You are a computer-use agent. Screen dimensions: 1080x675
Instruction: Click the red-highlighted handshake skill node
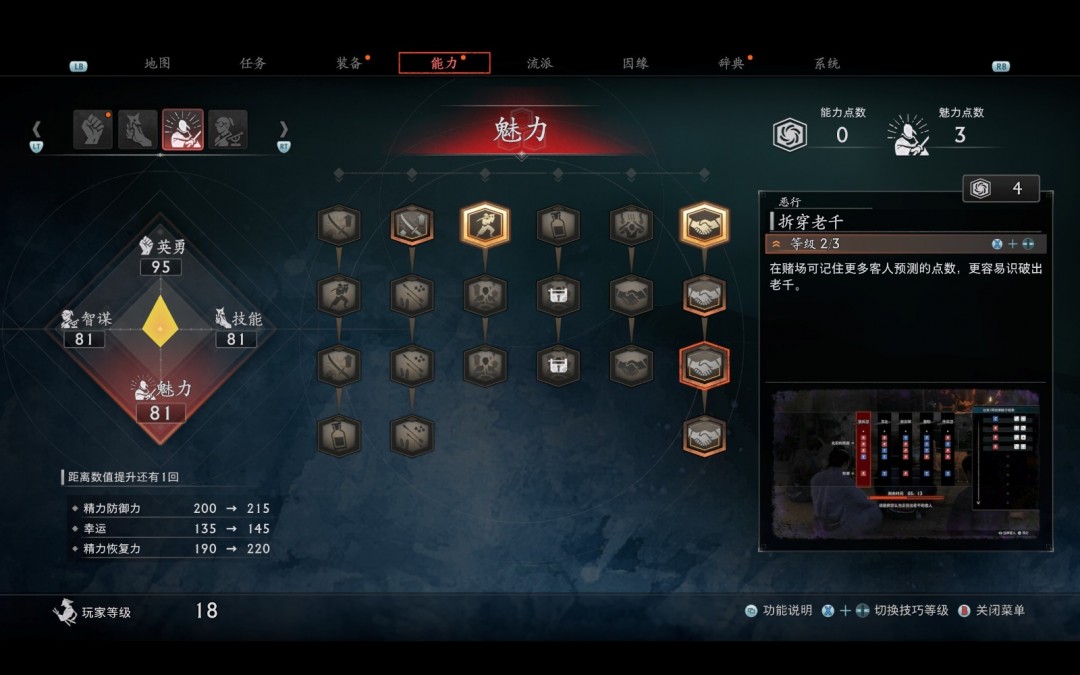click(704, 366)
